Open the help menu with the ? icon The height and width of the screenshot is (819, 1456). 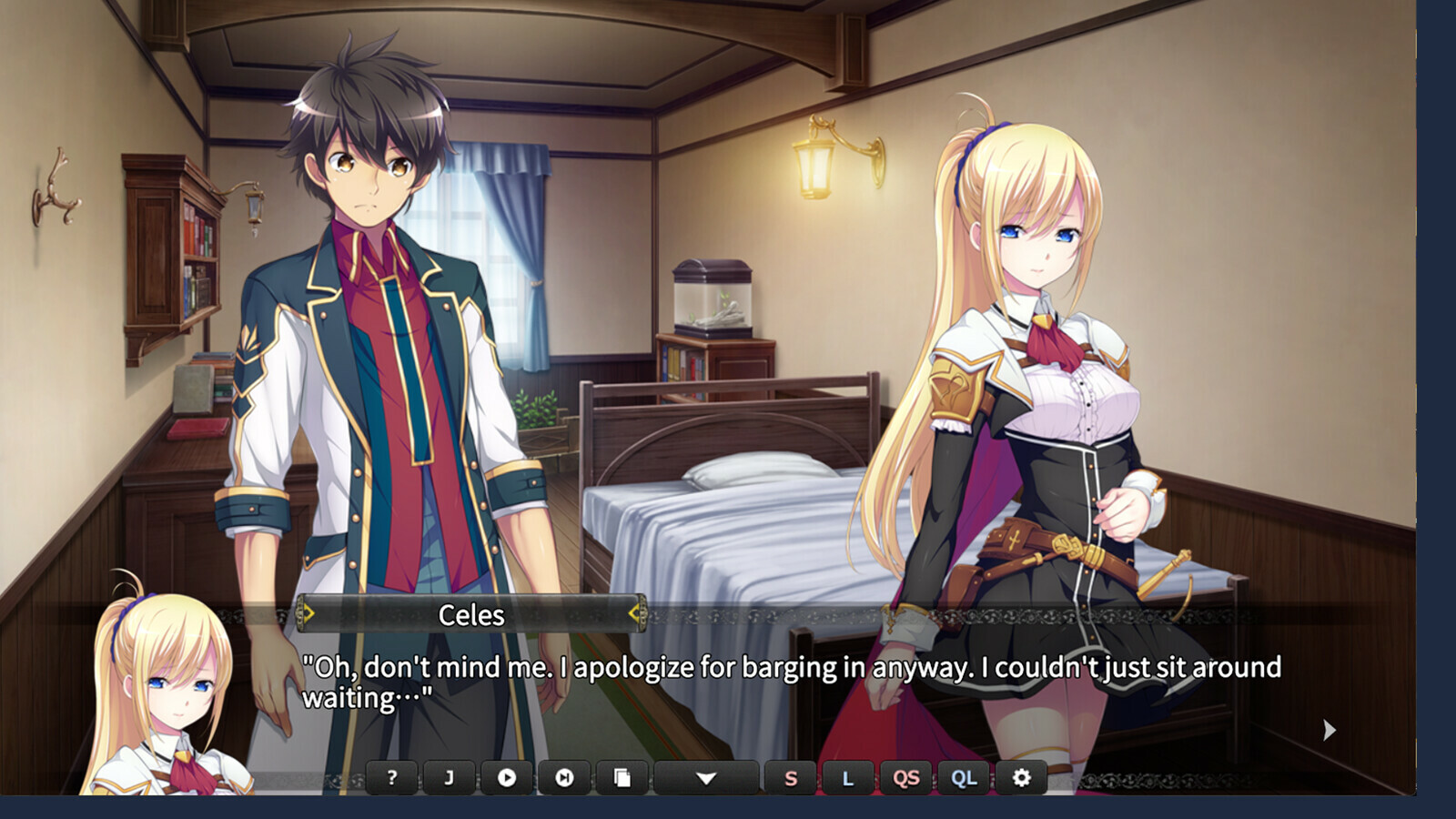(x=391, y=778)
